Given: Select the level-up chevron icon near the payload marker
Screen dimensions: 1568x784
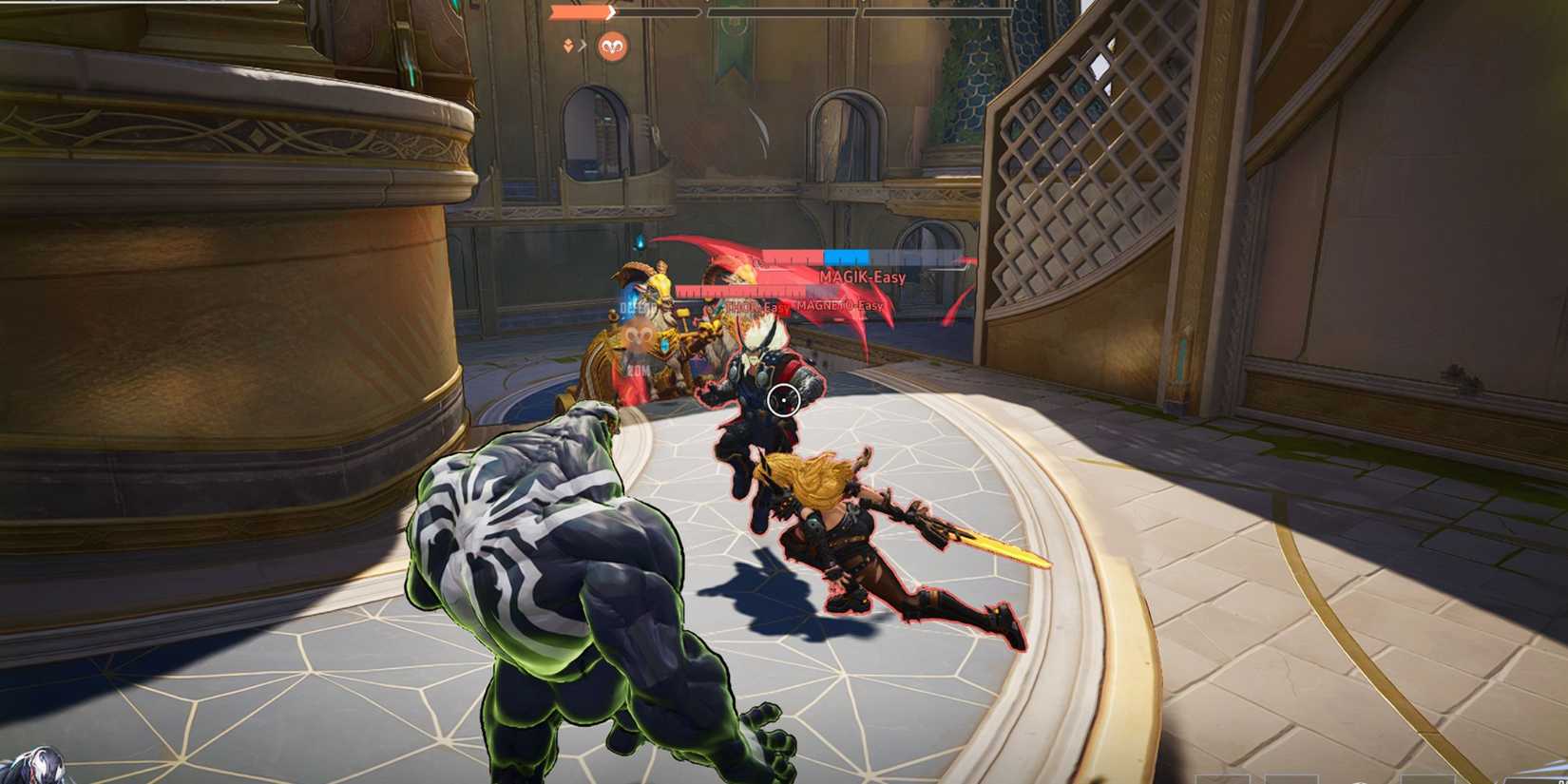Looking at the screenshot, I should click(583, 45).
